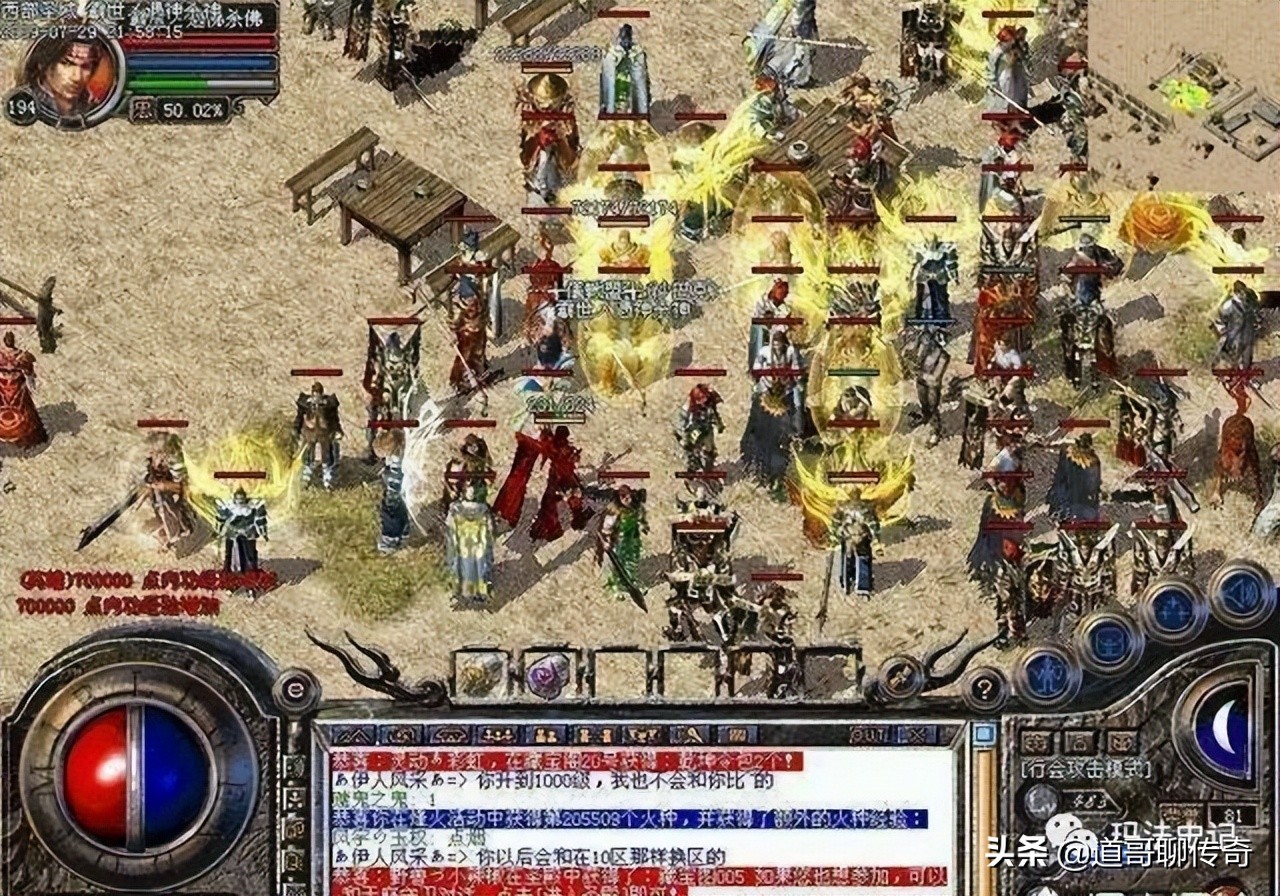Click the chat scrollbar top button
This screenshot has width=1280, height=896.
(983, 735)
